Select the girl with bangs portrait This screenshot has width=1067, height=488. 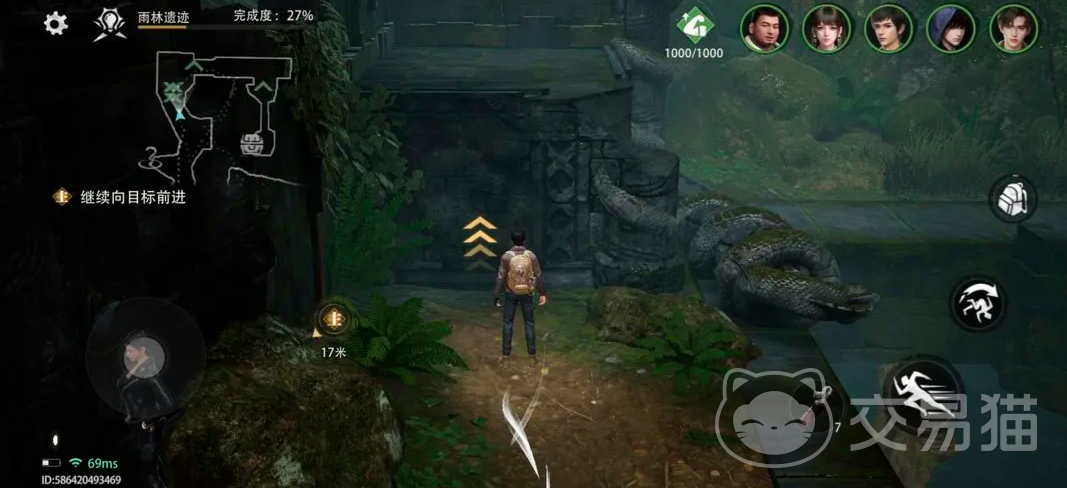click(x=827, y=28)
